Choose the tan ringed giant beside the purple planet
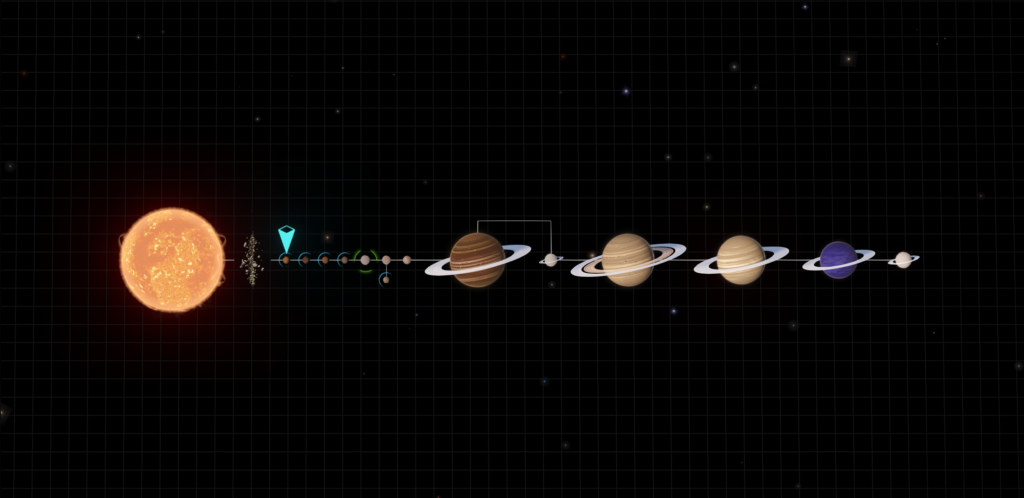 click(741, 260)
